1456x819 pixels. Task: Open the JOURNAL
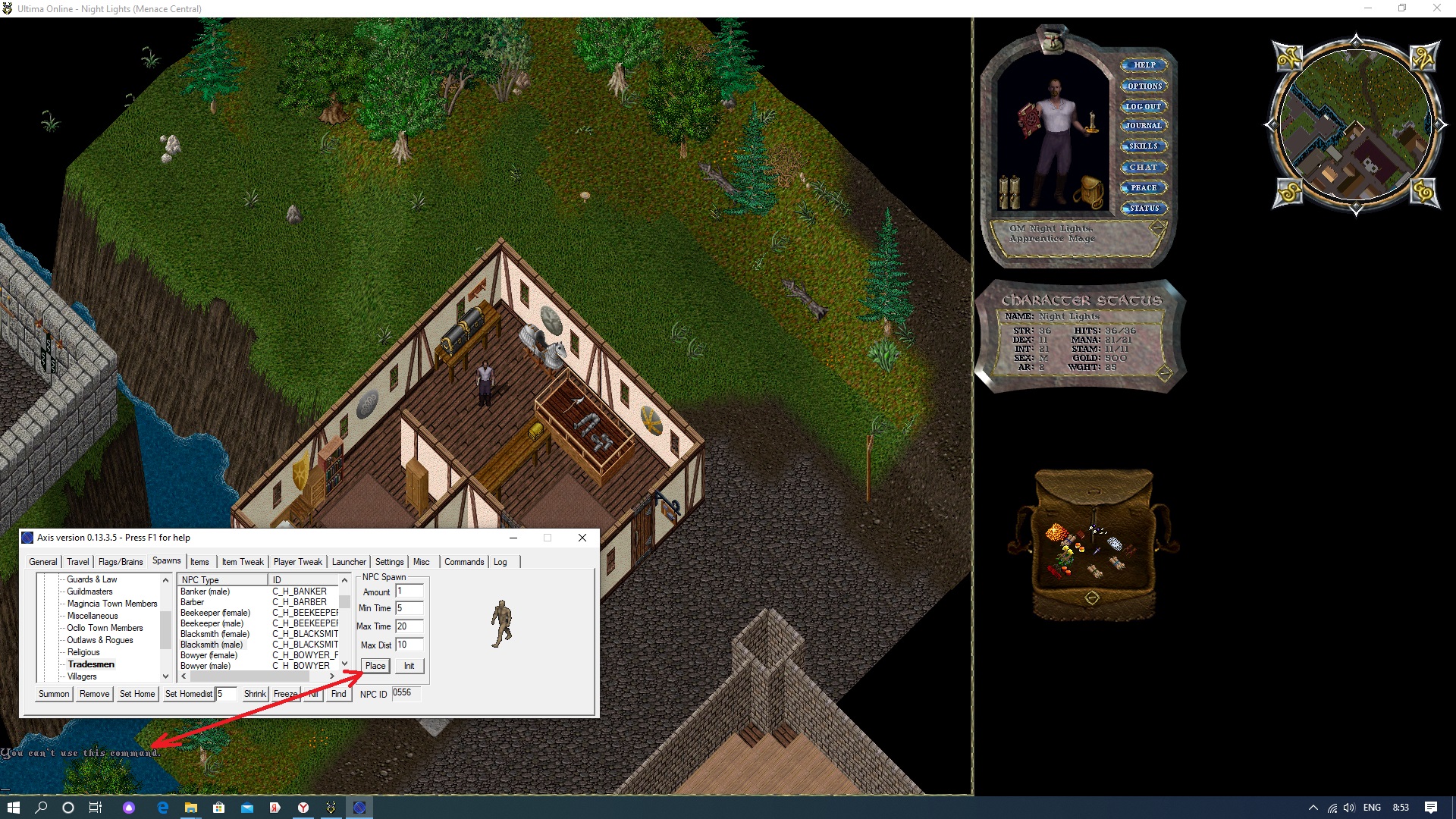1144,126
